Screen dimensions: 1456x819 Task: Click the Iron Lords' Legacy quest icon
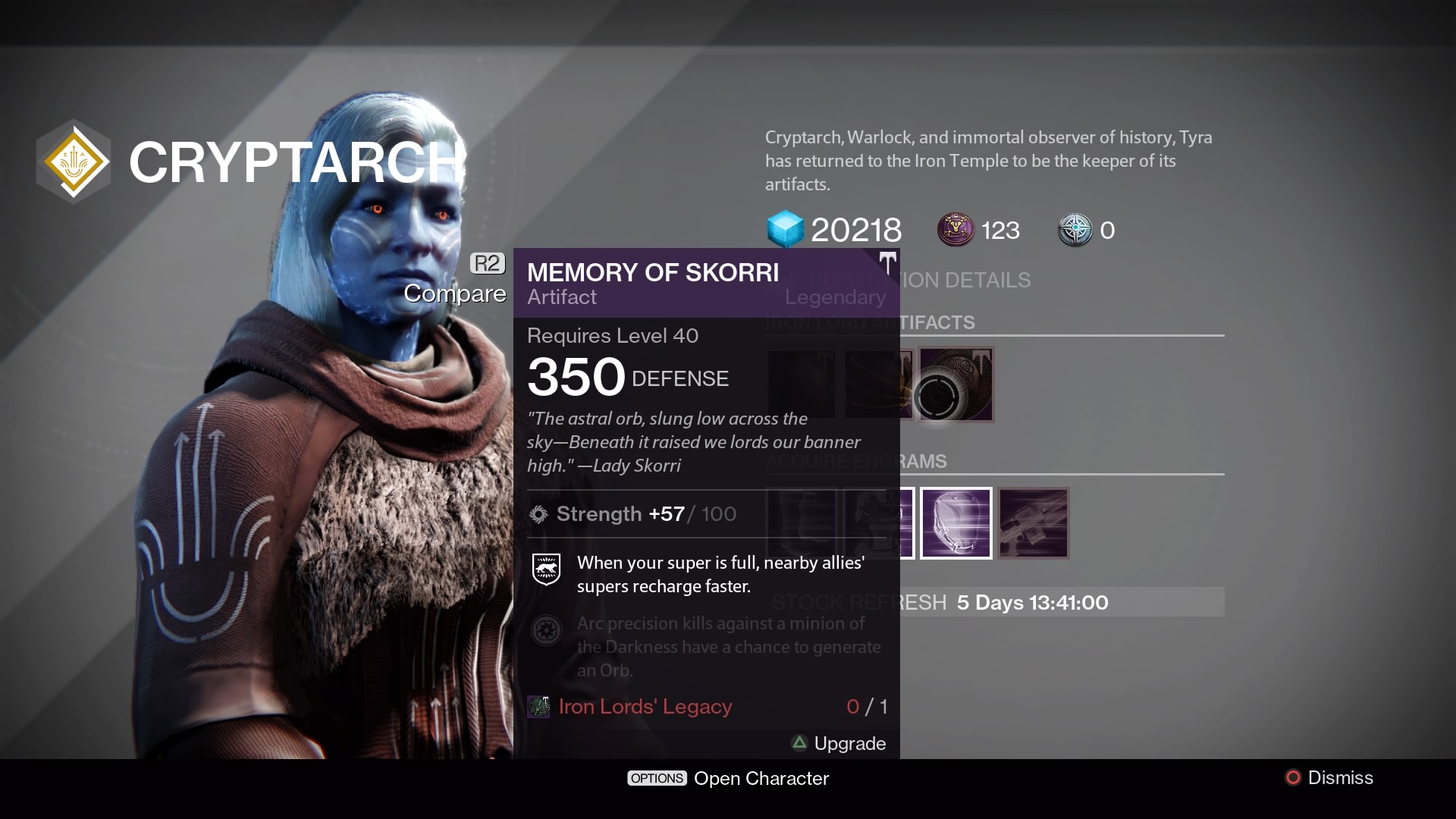[x=538, y=706]
